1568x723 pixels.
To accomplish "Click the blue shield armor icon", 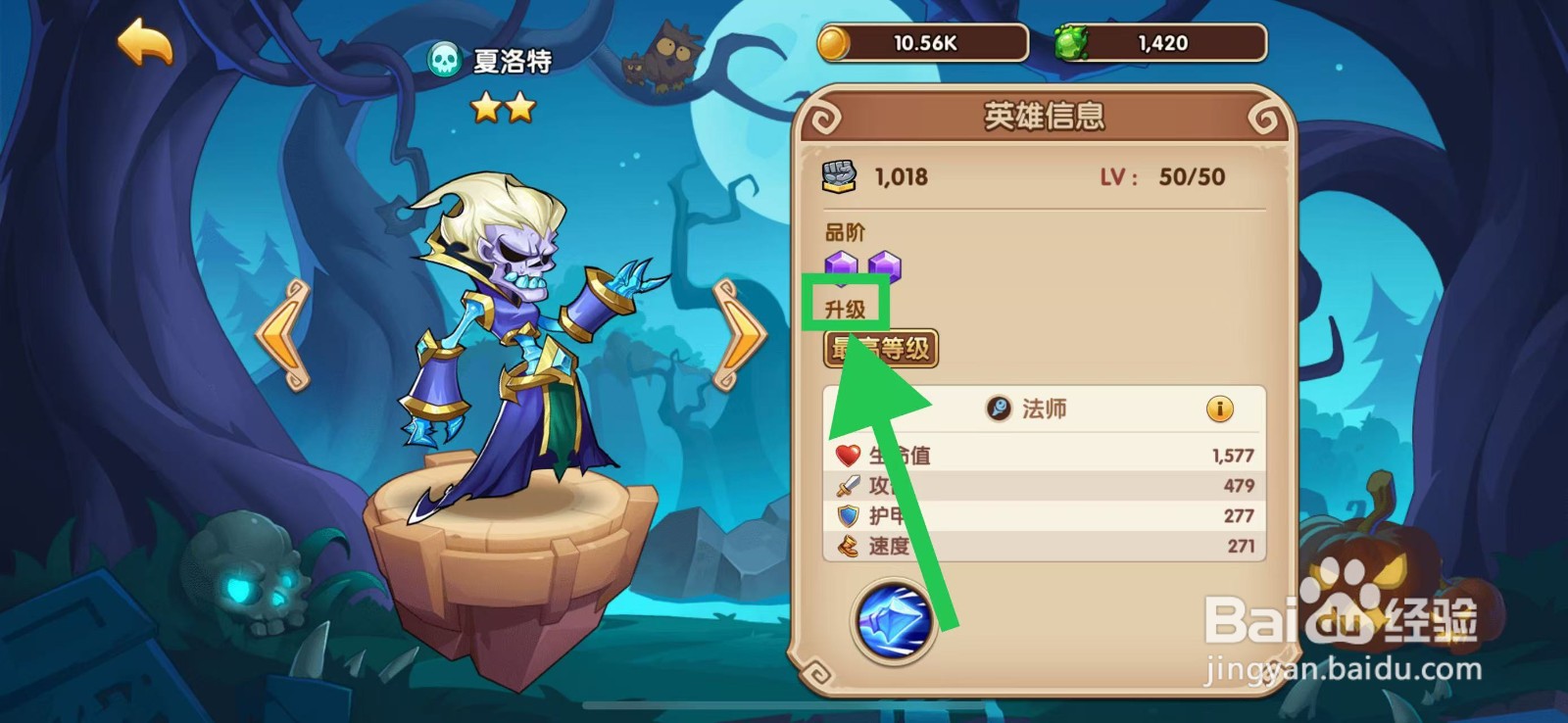I will pyautogui.click(x=848, y=514).
